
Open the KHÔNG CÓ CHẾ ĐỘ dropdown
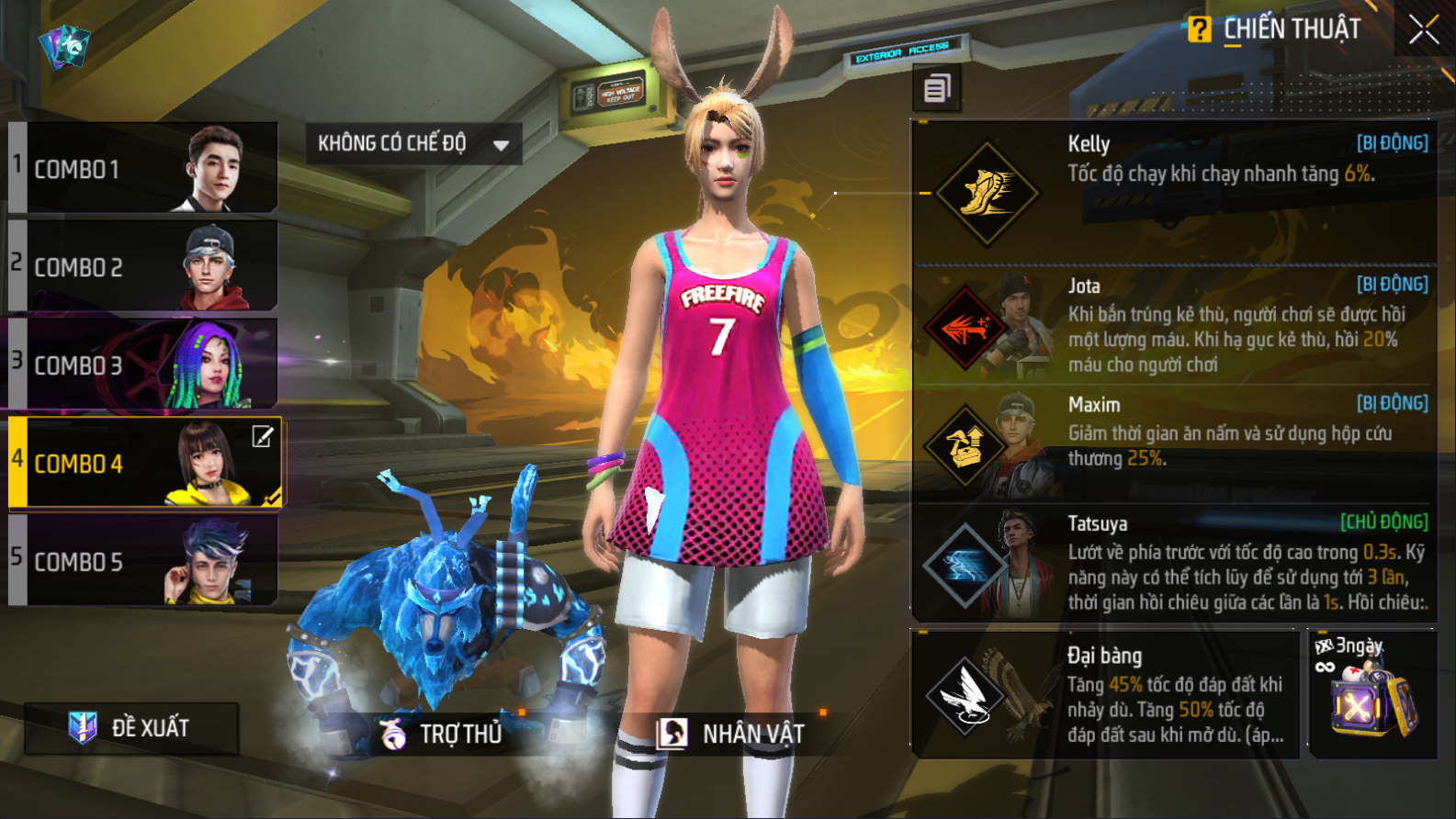tap(413, 144)
